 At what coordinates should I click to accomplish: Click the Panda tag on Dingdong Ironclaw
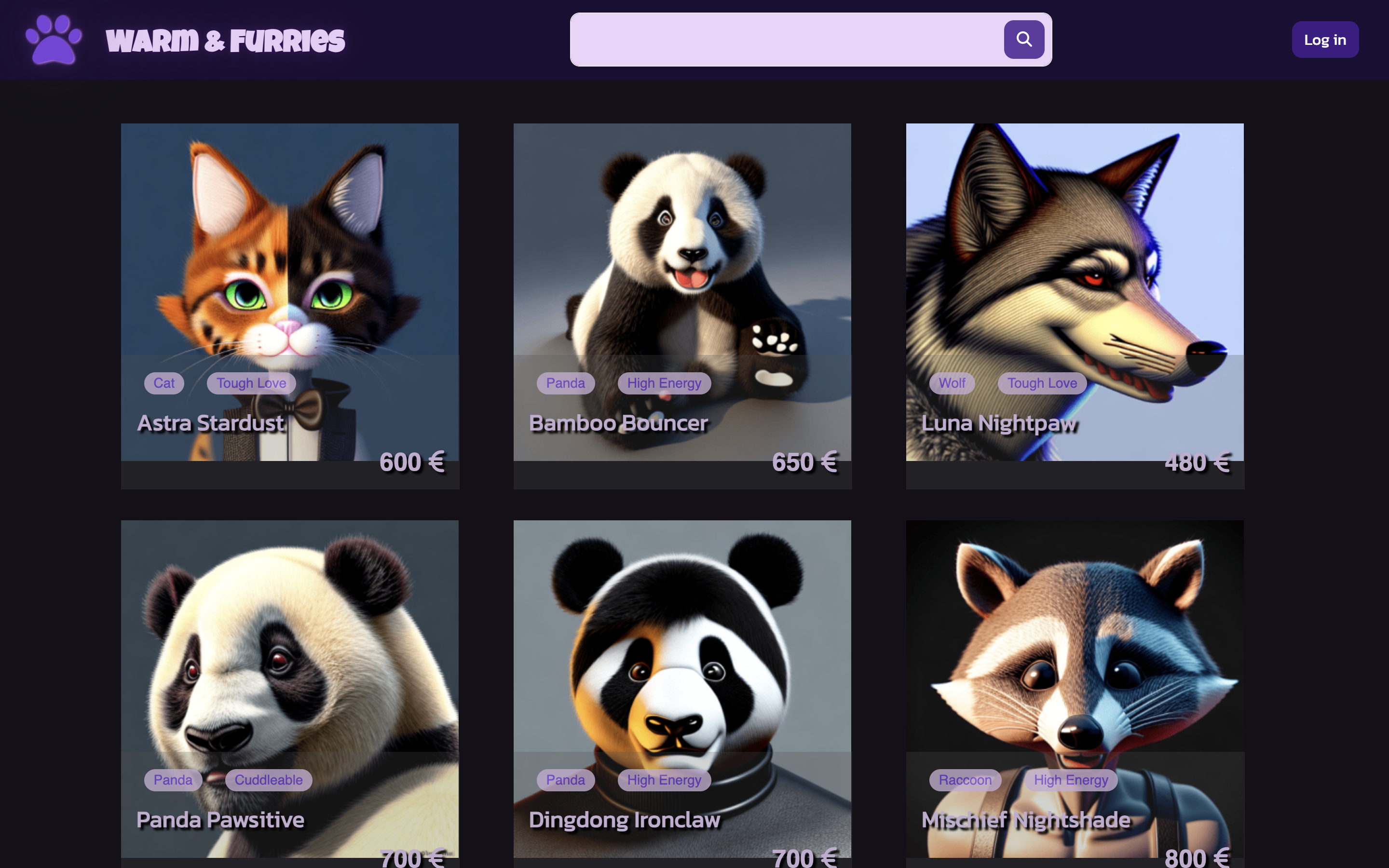[x=565, y=780]
